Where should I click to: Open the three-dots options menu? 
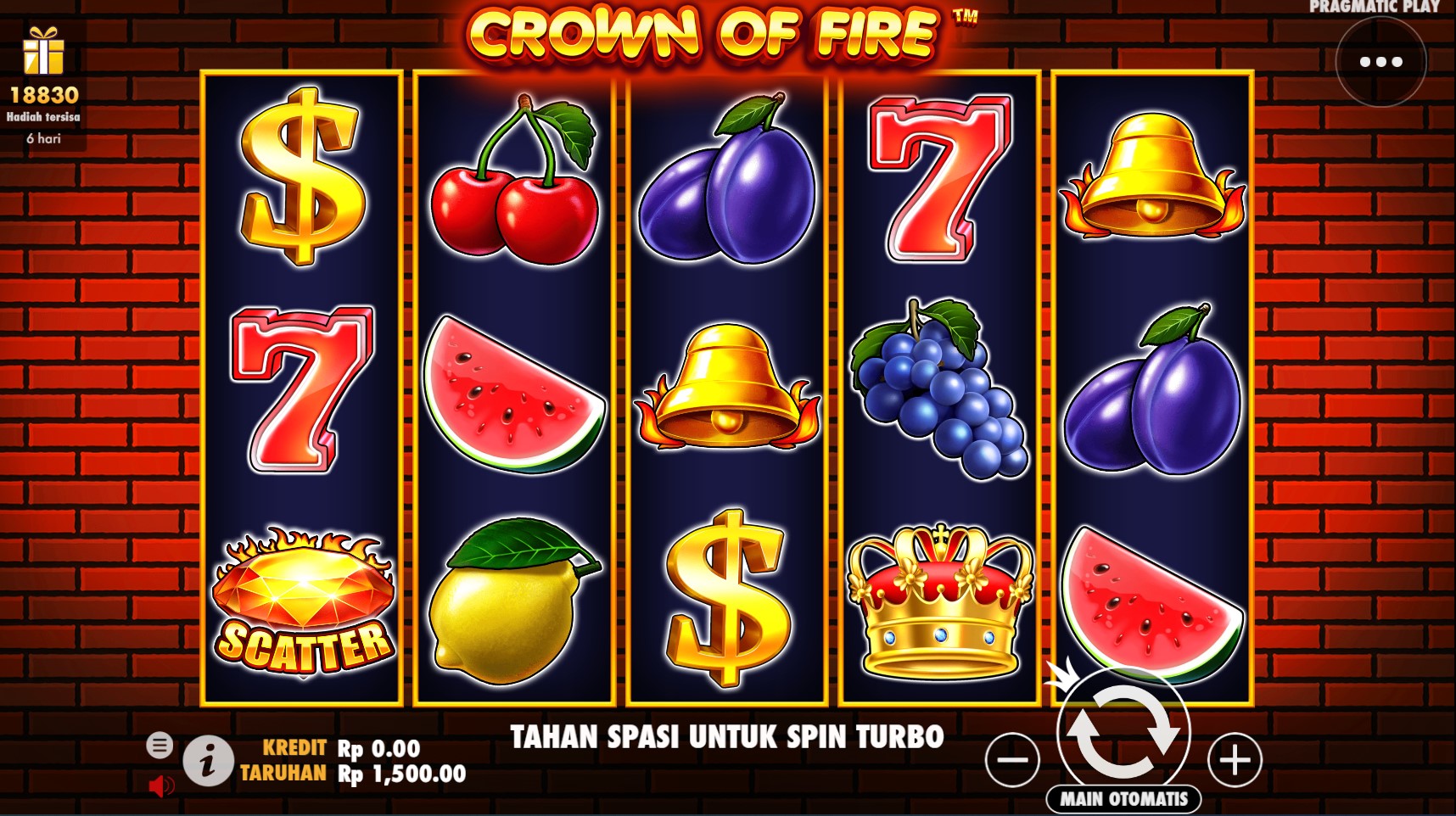pos(1380,62)
